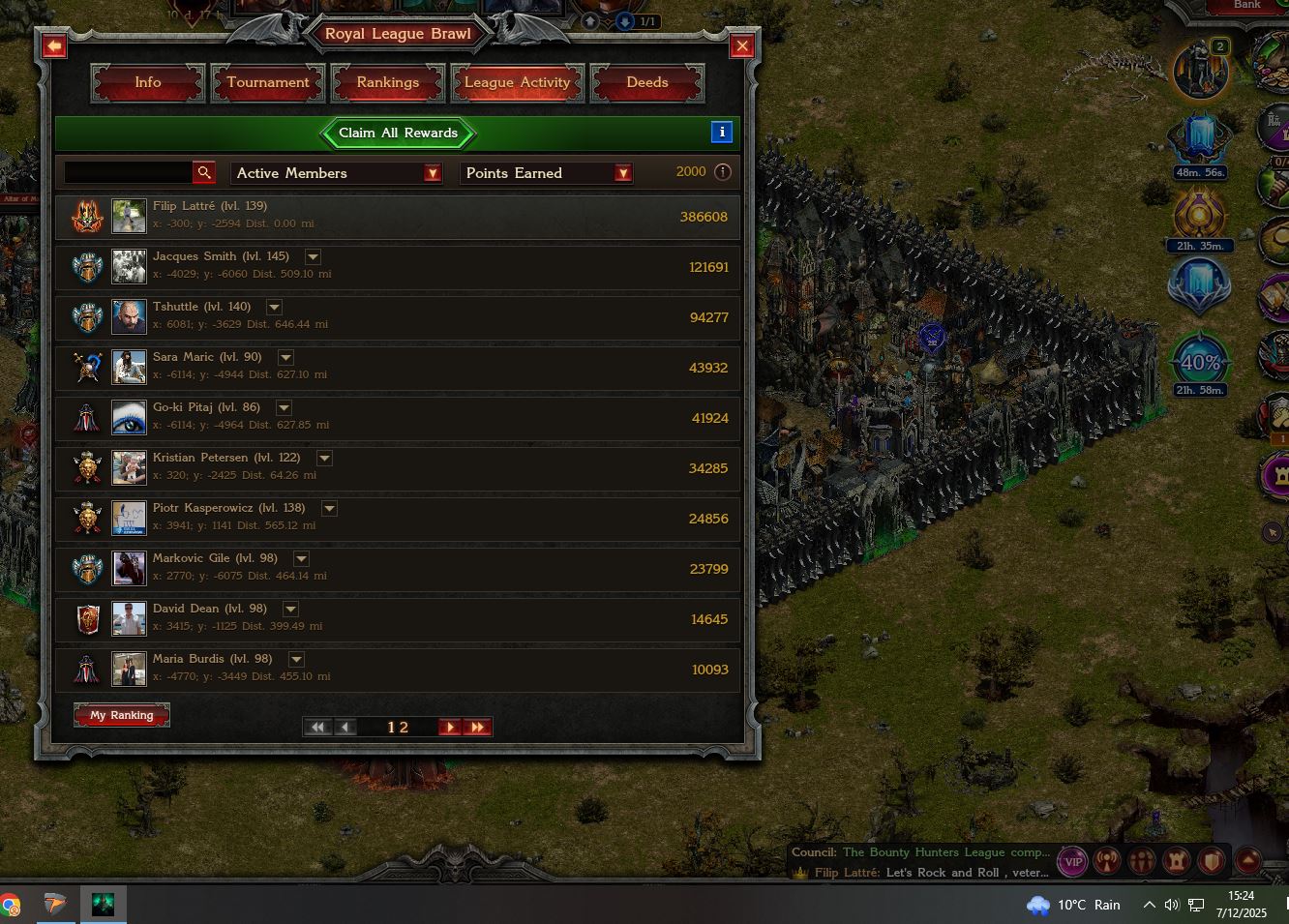Expand options arrow beside Jacques Smith
The image size is (1289, 924).
pos(313,257)
